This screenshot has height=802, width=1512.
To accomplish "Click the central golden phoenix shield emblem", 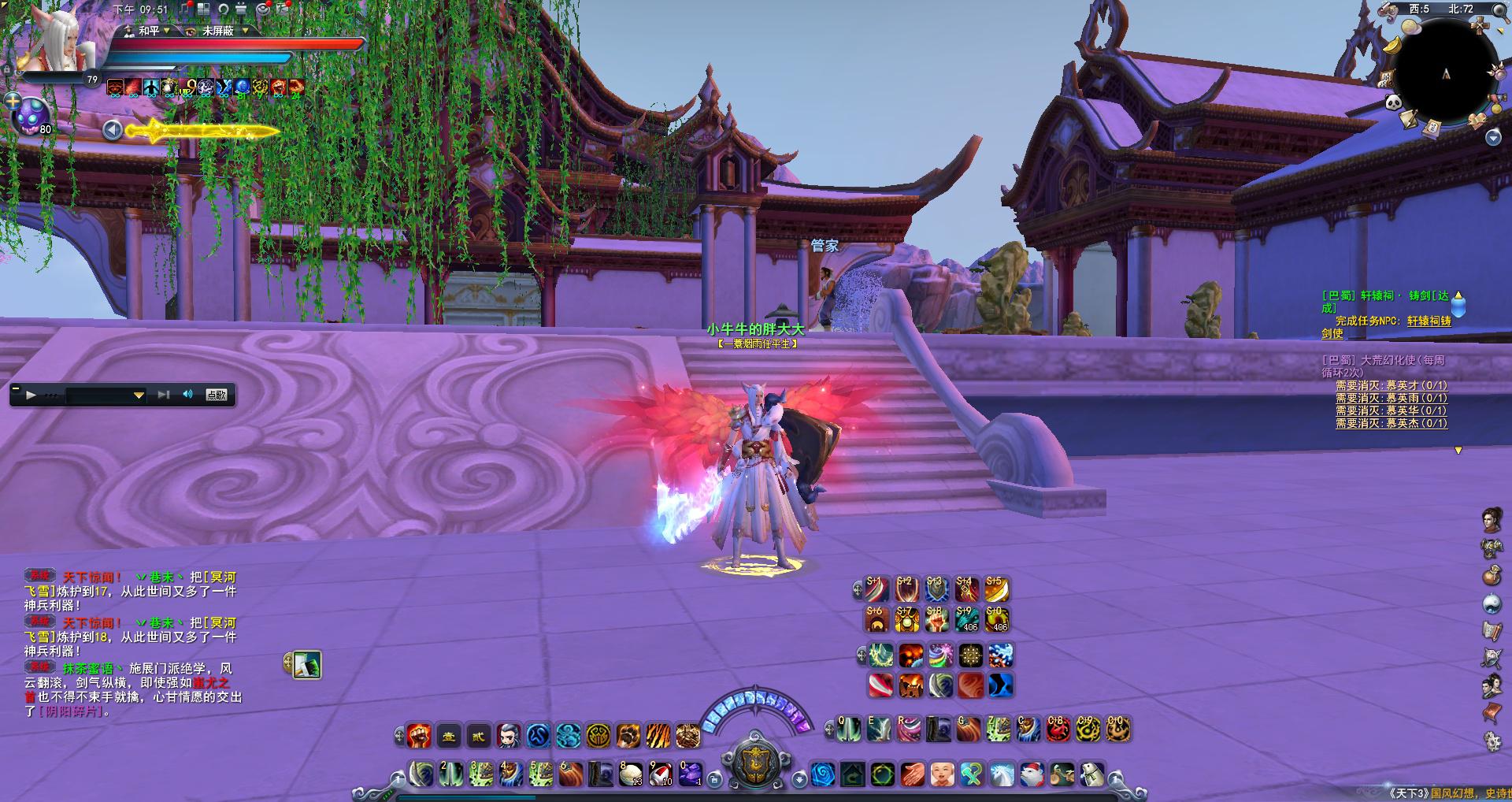I will pos(754,763).
